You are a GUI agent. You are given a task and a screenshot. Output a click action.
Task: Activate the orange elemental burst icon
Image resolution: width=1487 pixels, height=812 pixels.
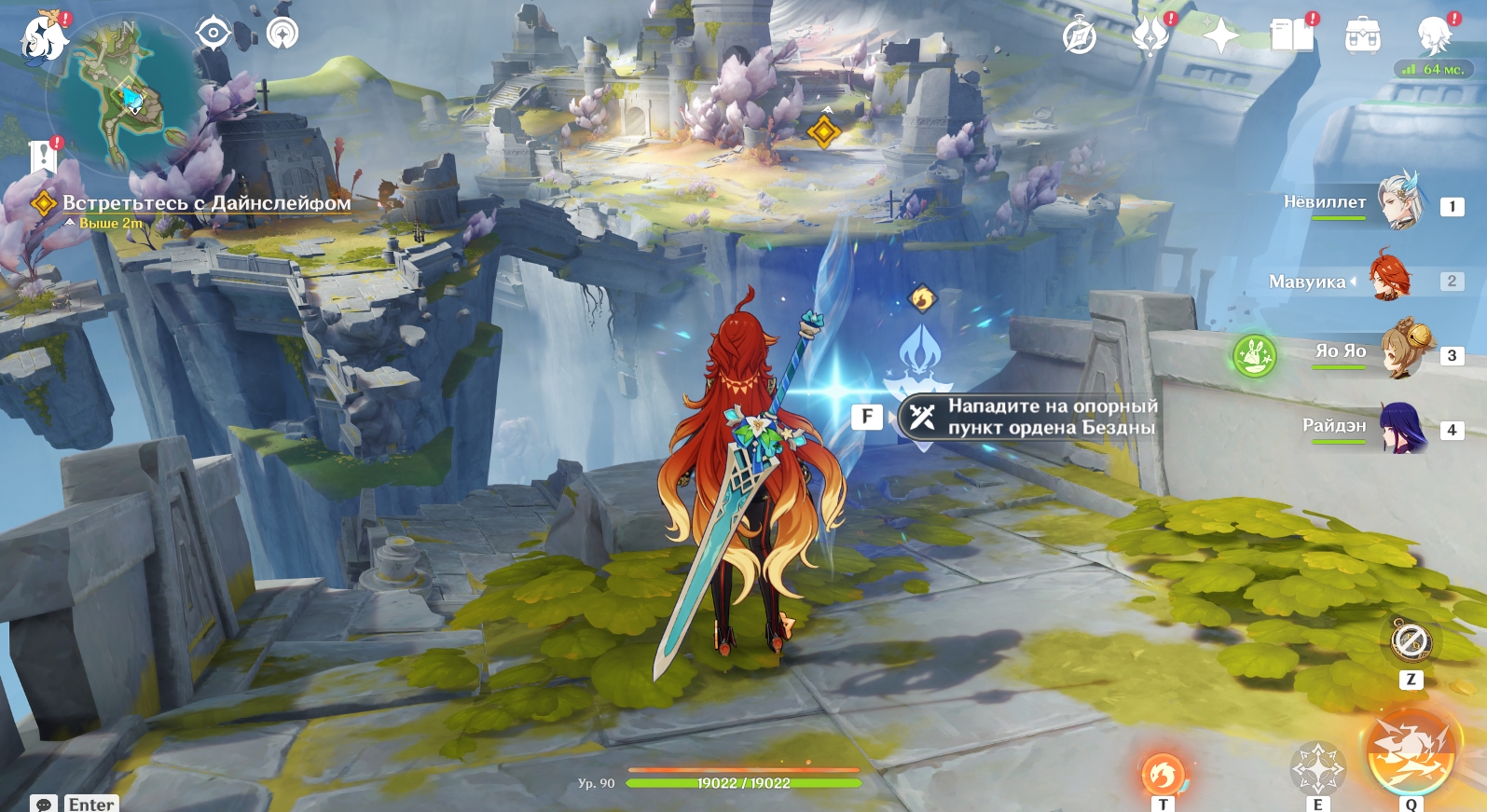(x=1410, y=752)
